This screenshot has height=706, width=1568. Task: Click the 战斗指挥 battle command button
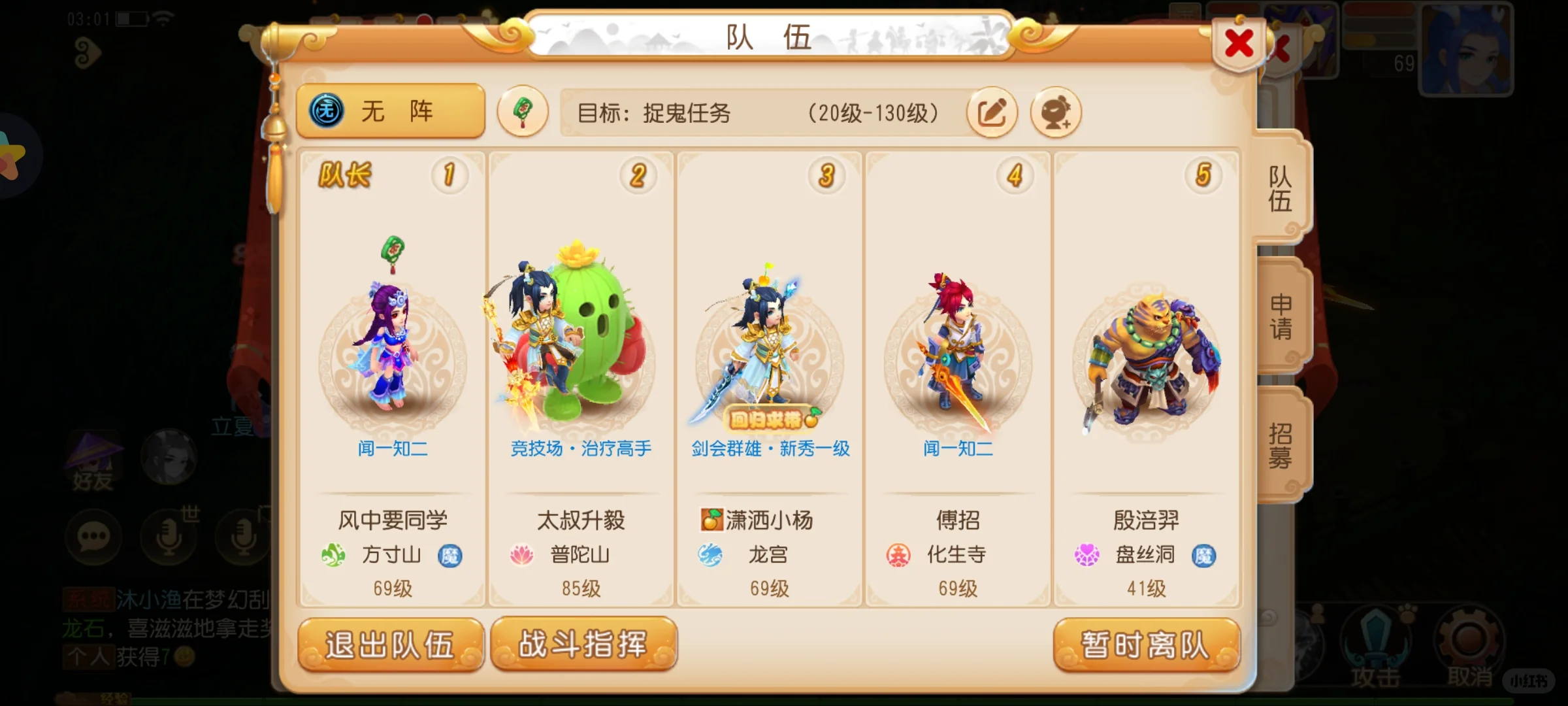click(583, 645)
